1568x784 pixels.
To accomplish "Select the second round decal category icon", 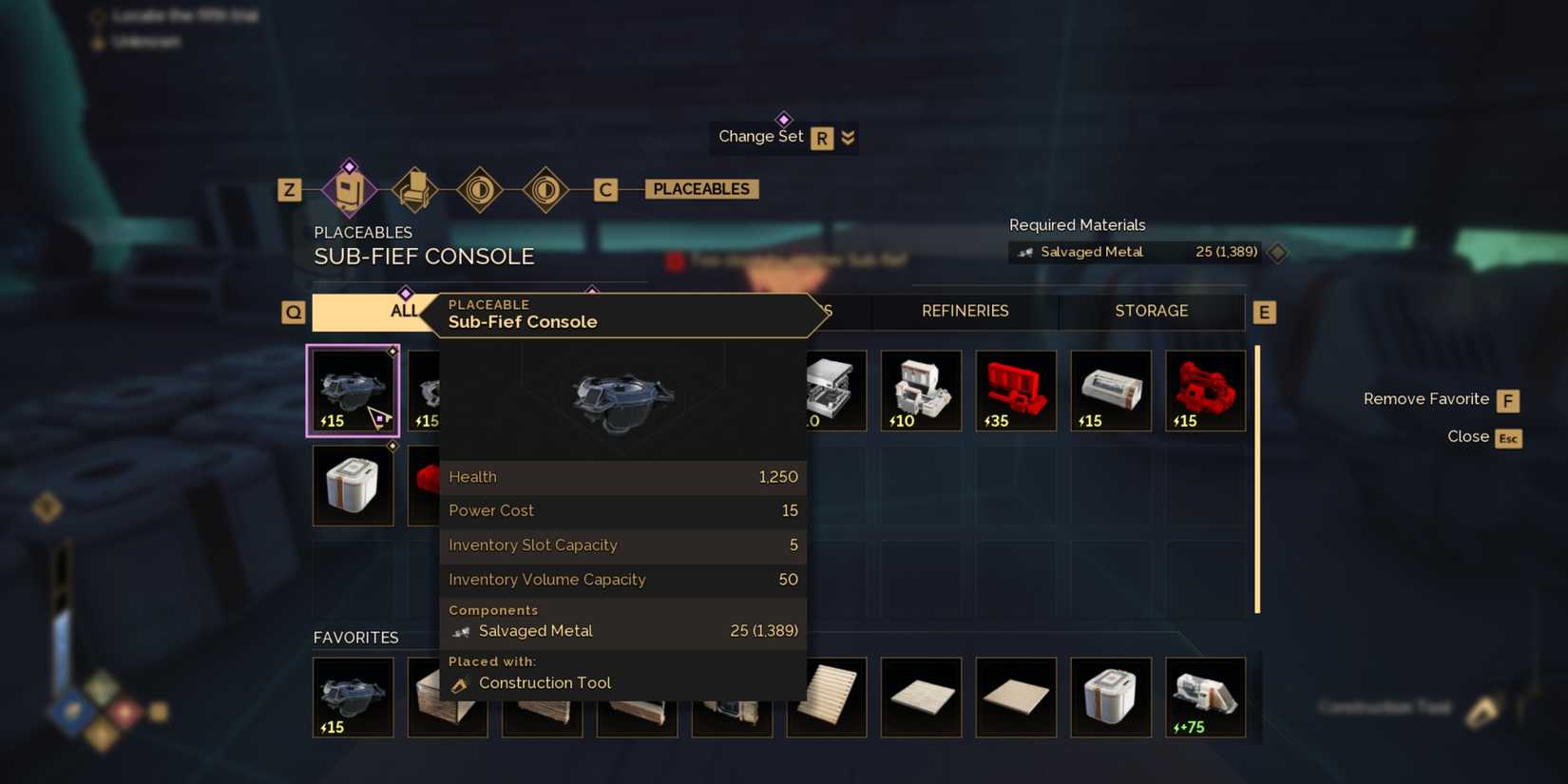I will point(544,188).
